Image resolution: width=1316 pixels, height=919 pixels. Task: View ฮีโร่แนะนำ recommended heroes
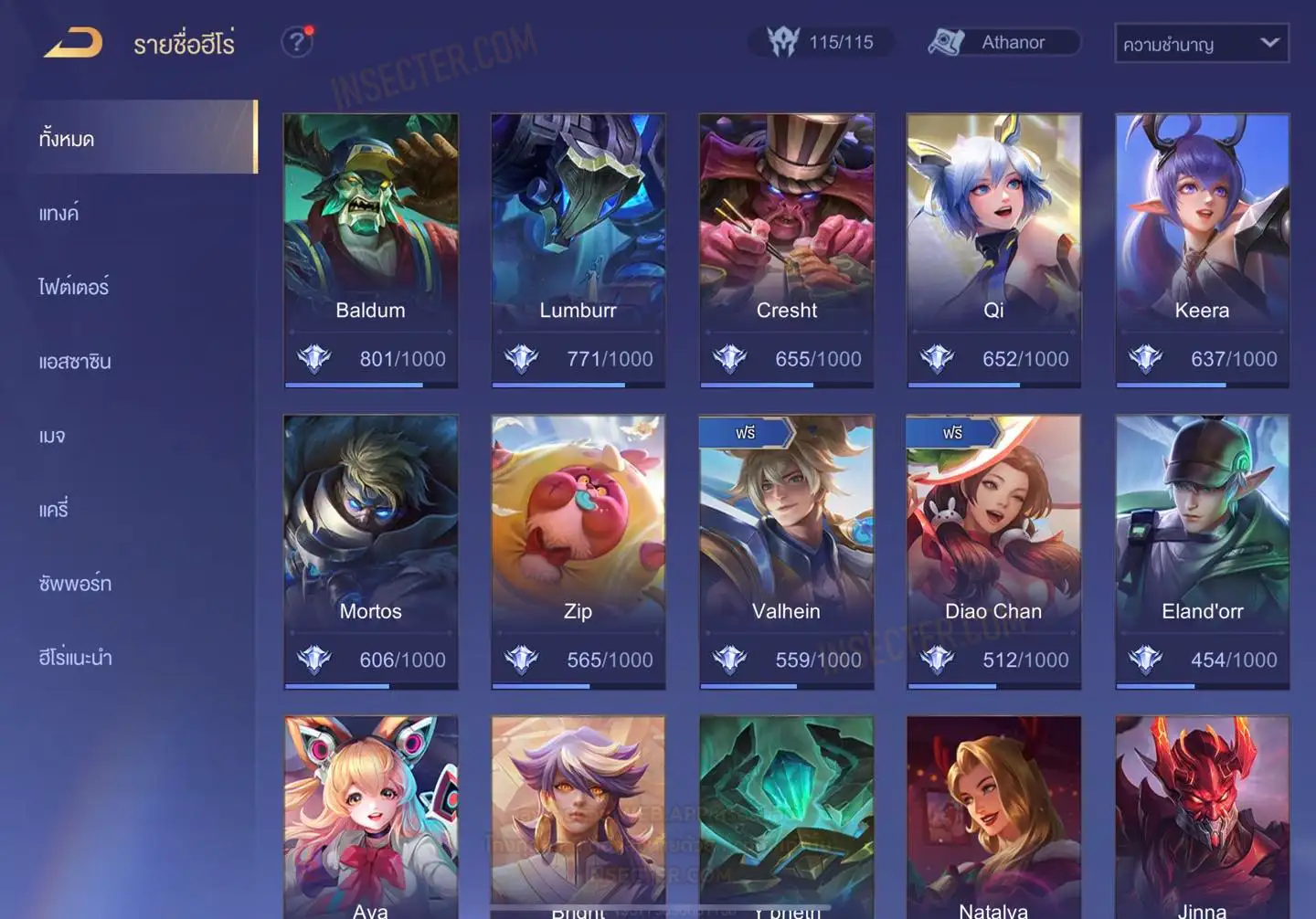pos(75,658)
